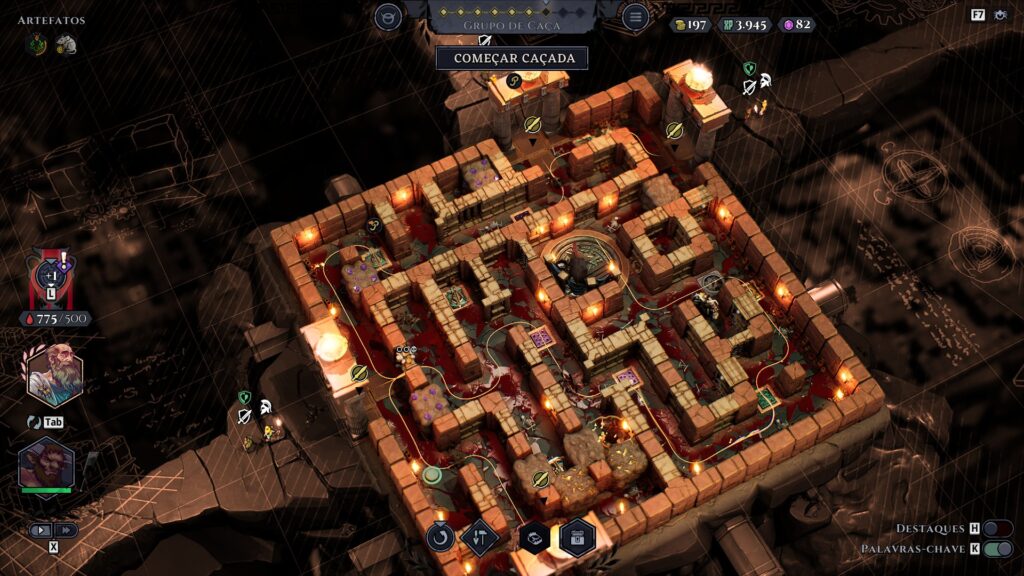Screen dimensions: 1024x576
Task: Set game speed to normal play
Action: [x=41, y=530]
